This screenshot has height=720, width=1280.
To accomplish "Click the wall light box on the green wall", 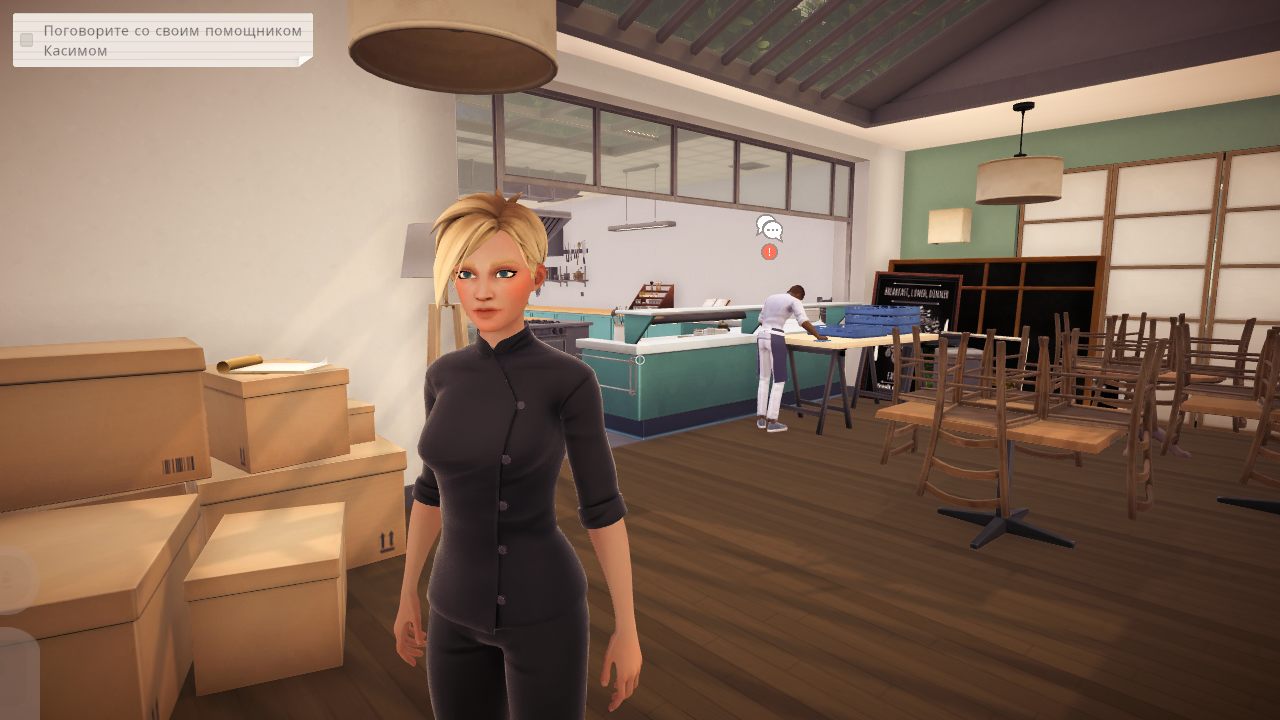I will [948, 227].
